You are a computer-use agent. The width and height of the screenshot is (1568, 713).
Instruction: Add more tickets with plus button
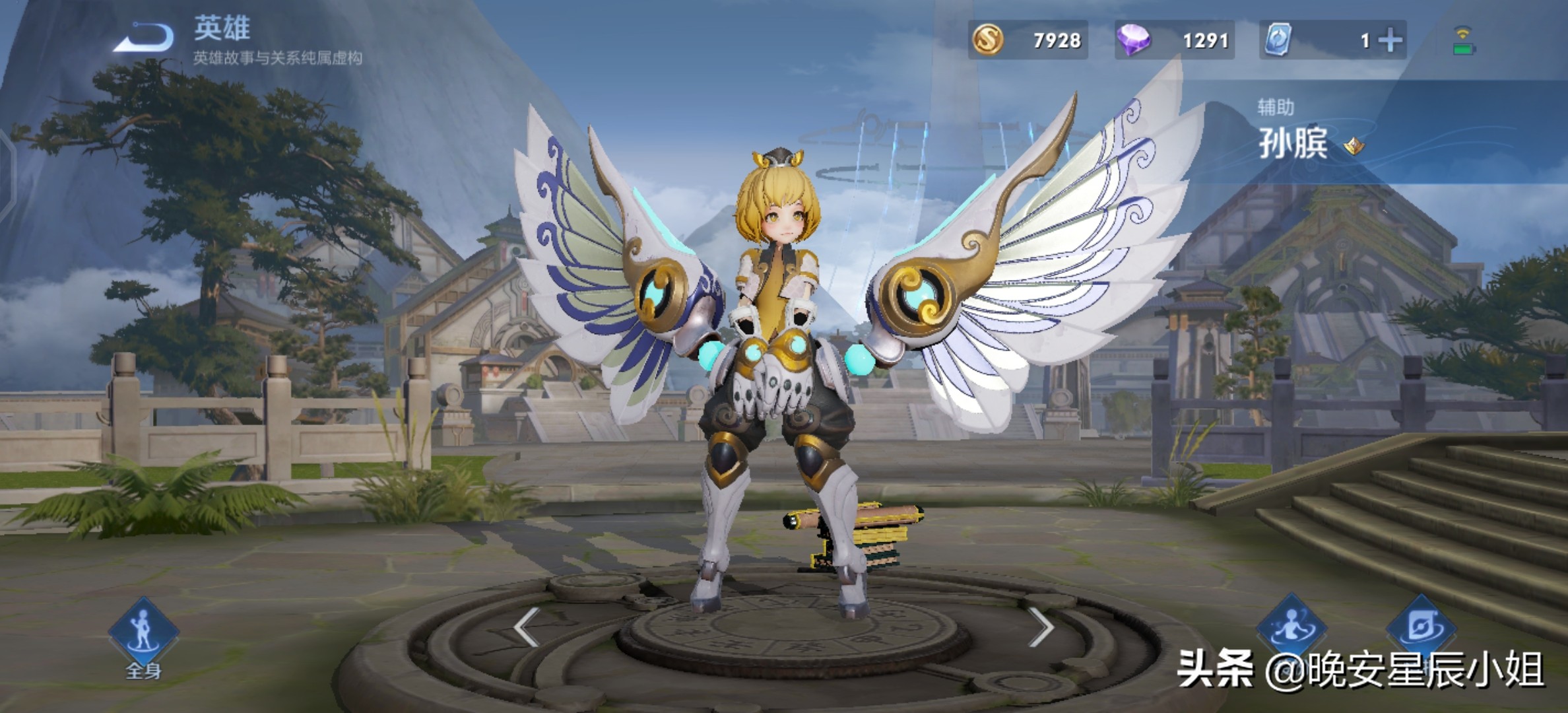point(1390,41)
